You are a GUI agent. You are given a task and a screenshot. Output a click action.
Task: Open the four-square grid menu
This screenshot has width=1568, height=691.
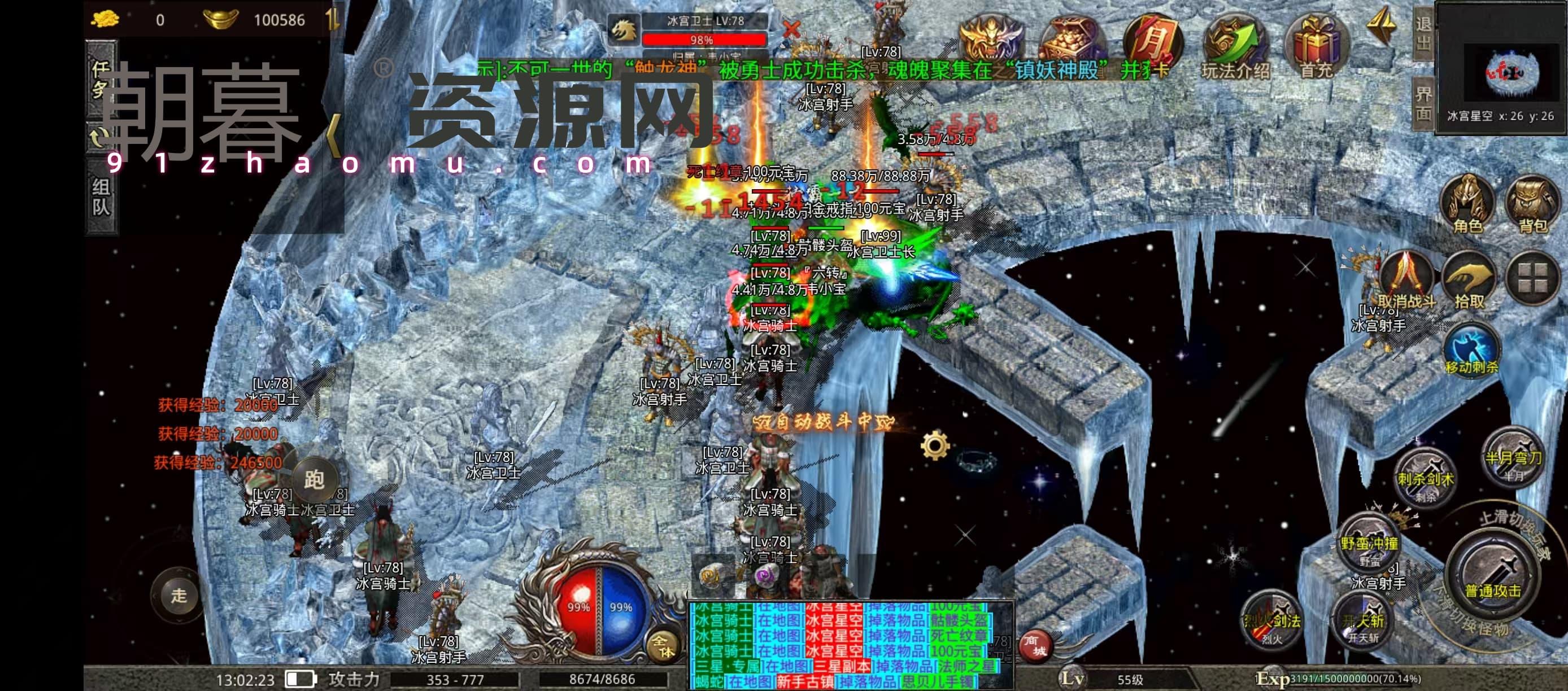tap(1532, 277)
